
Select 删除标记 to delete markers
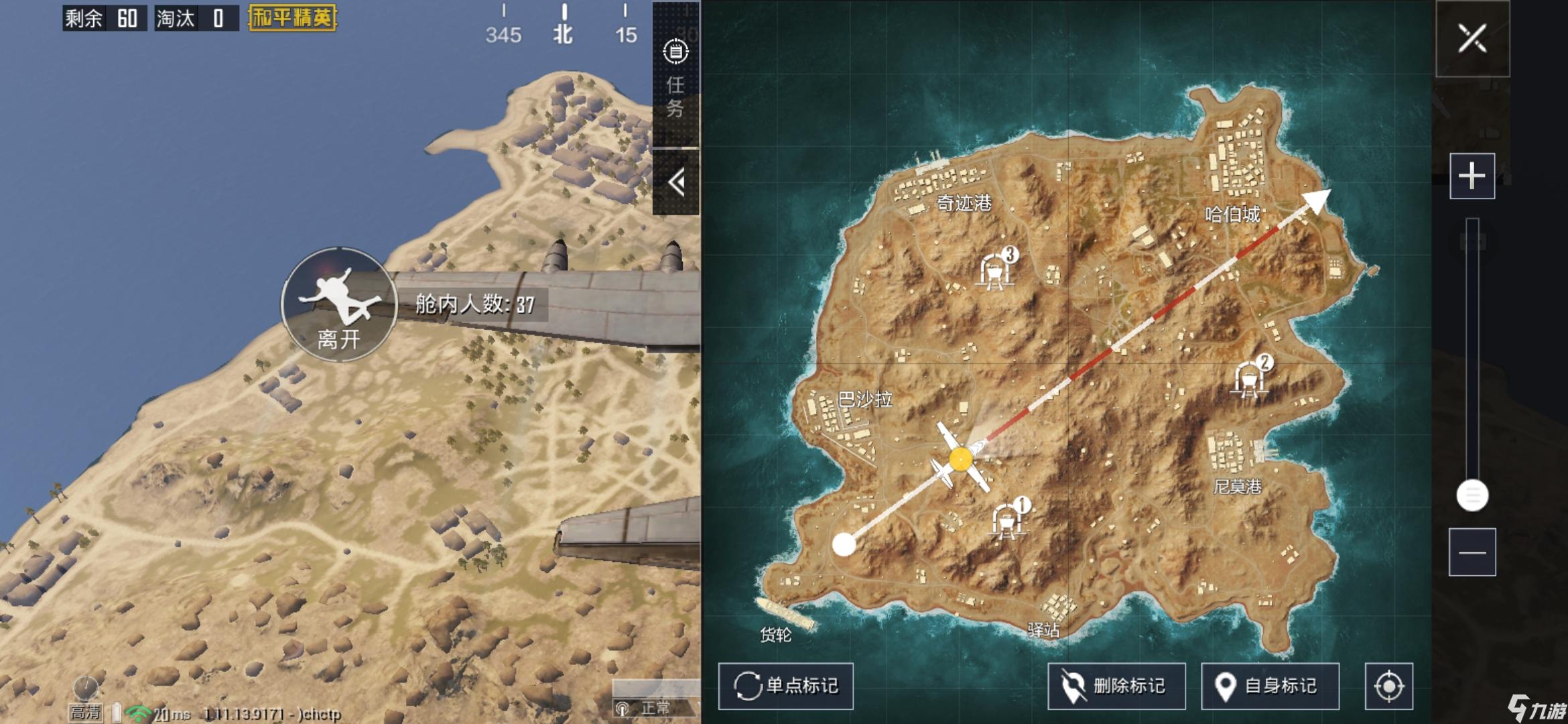point(1116,686)
